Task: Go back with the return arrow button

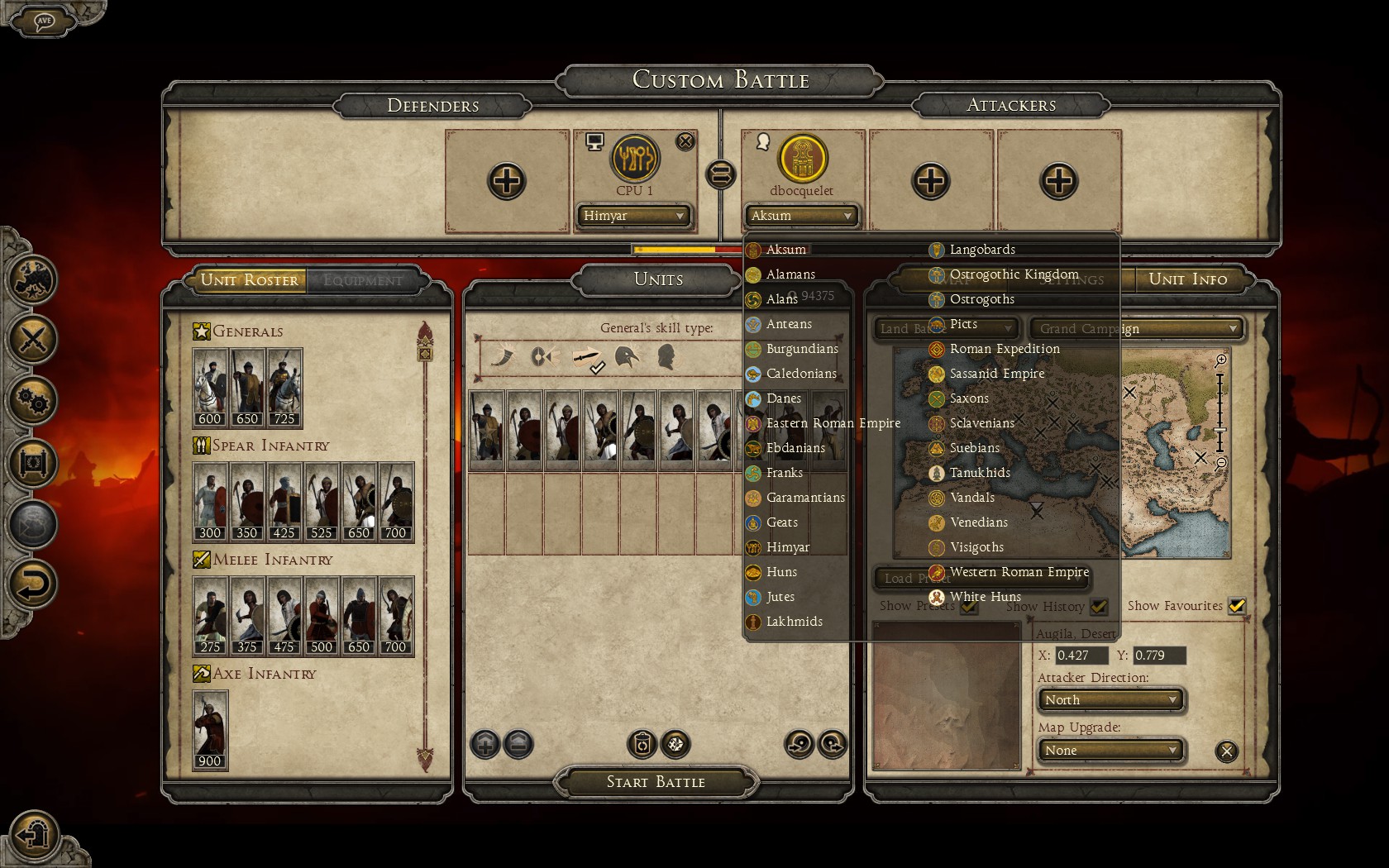Action: coord(33,585)
